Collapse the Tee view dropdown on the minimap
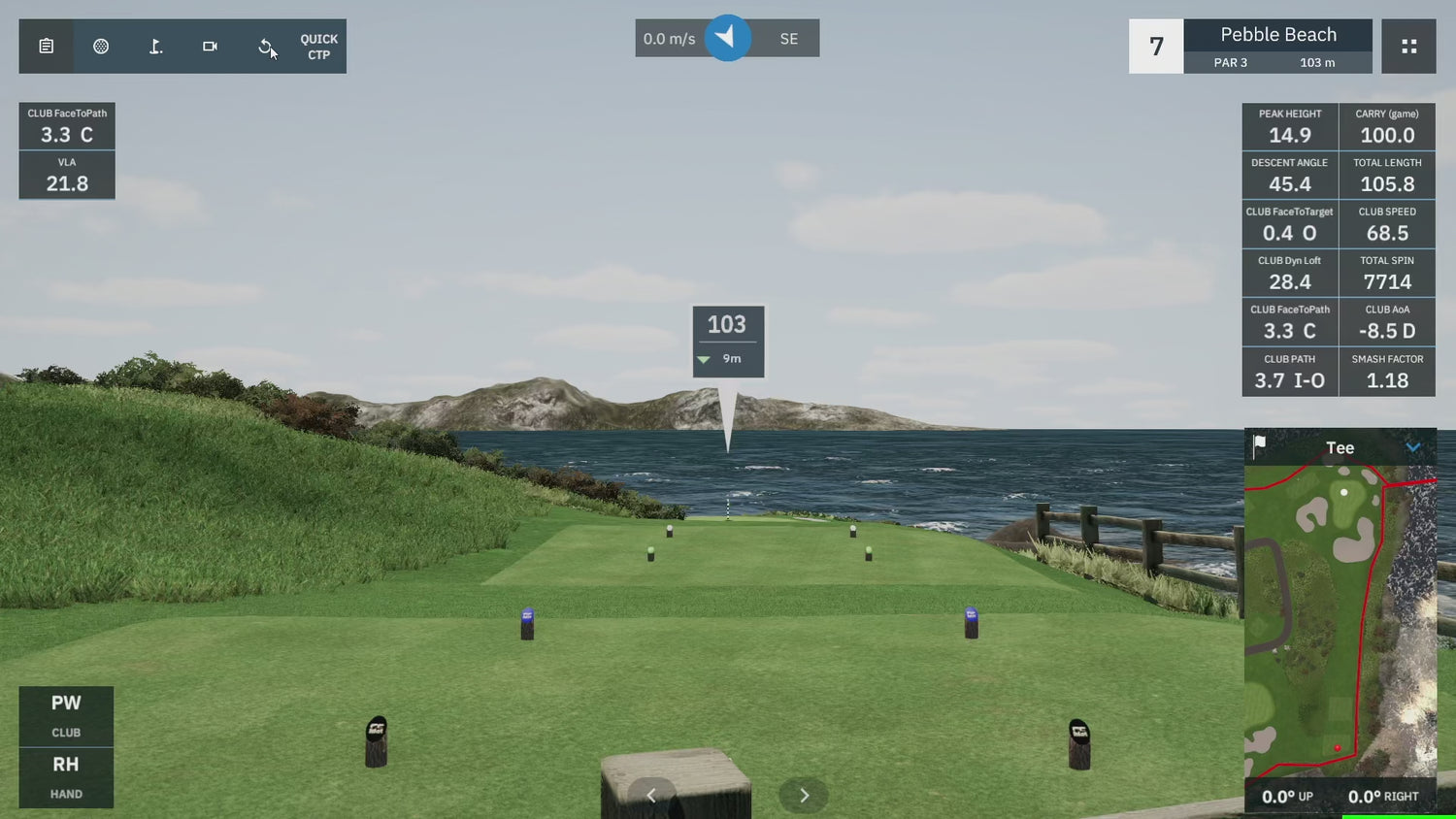This screenshot has height=819, width=1456. coord(1415,447)
